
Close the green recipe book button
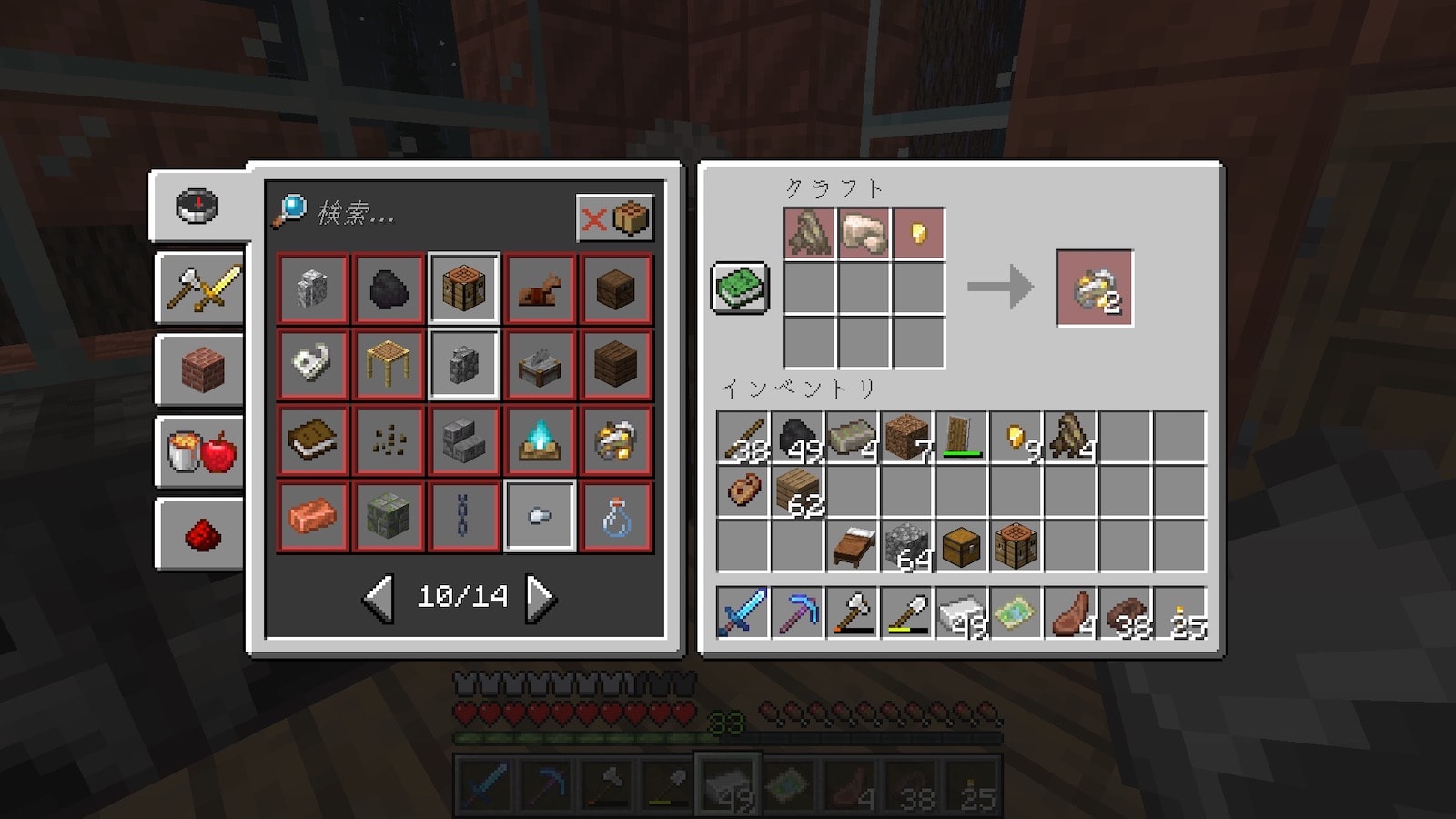[740, 288]
